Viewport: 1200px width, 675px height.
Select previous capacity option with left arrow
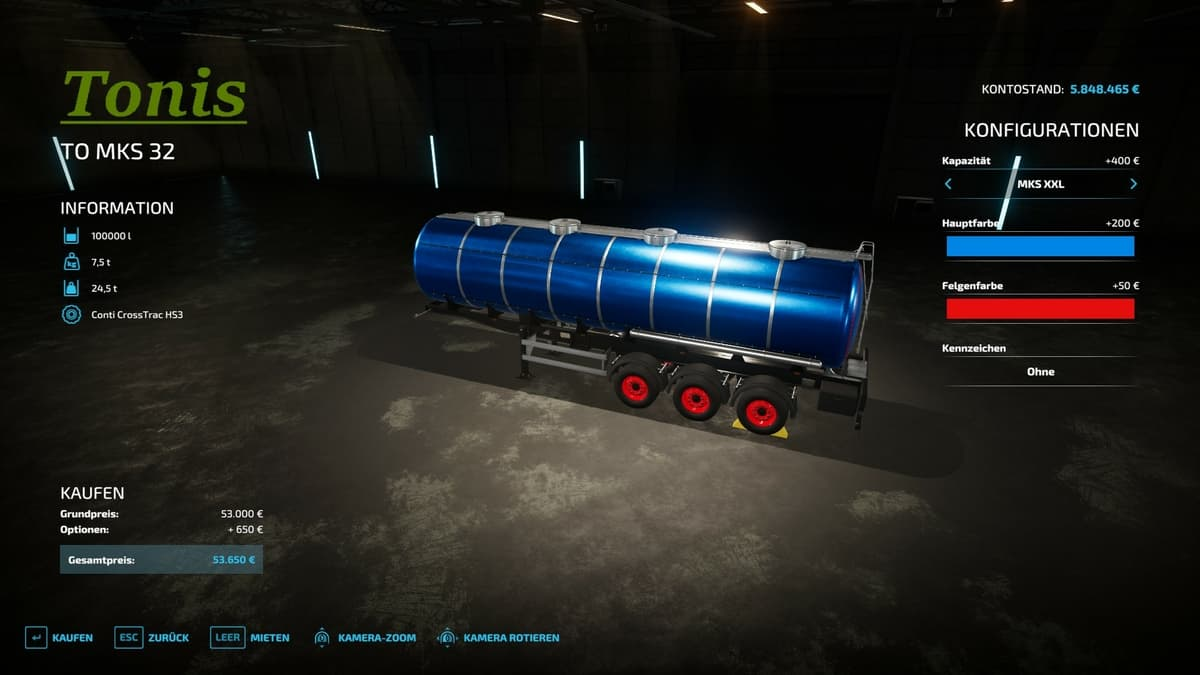[948, 184]
